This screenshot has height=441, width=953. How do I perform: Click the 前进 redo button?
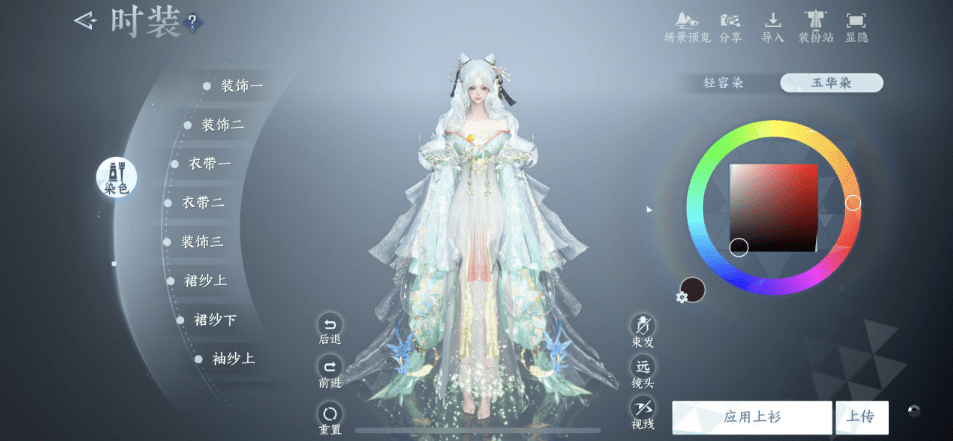(329, 371)
